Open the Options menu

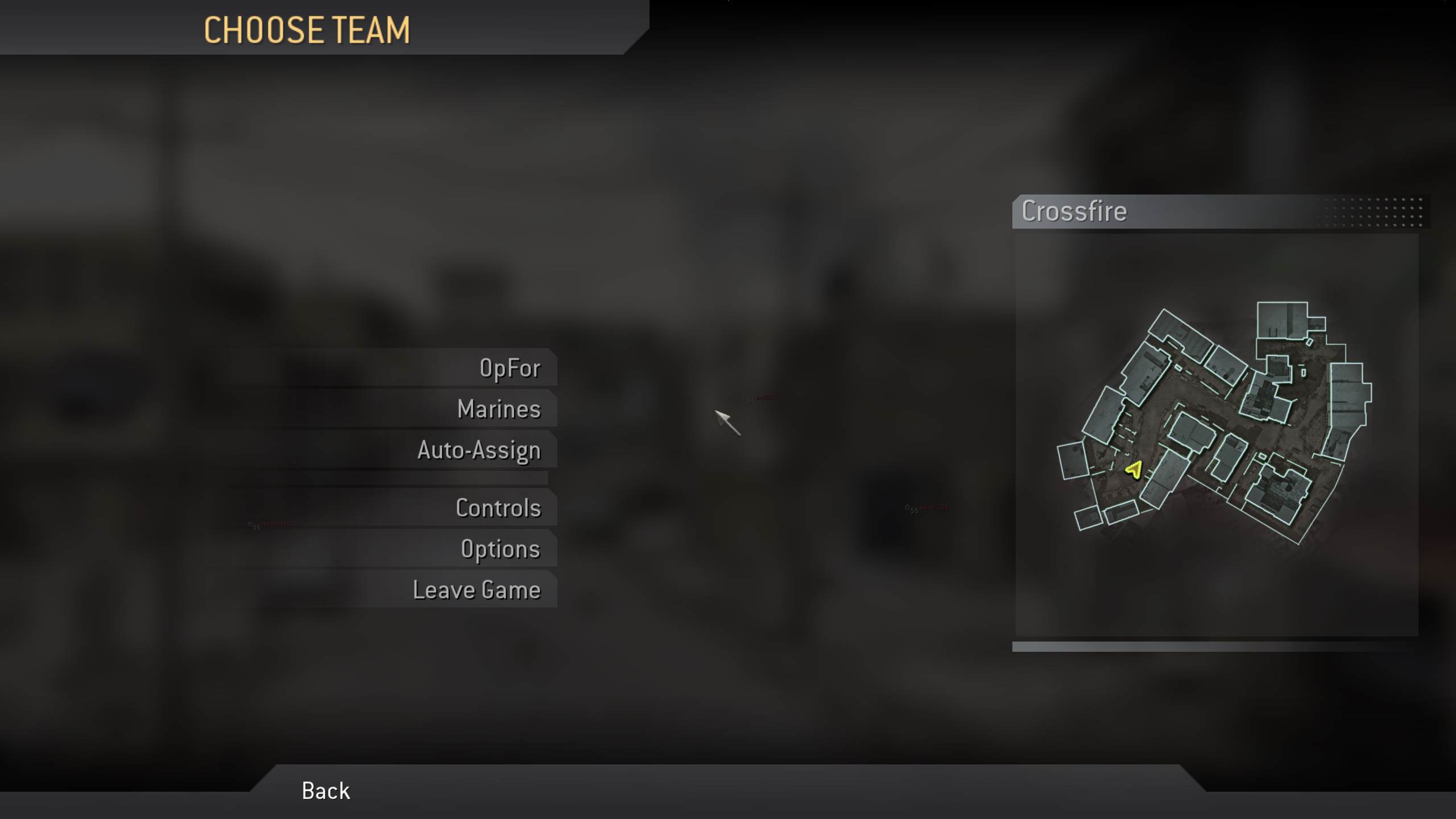(500, 548)
